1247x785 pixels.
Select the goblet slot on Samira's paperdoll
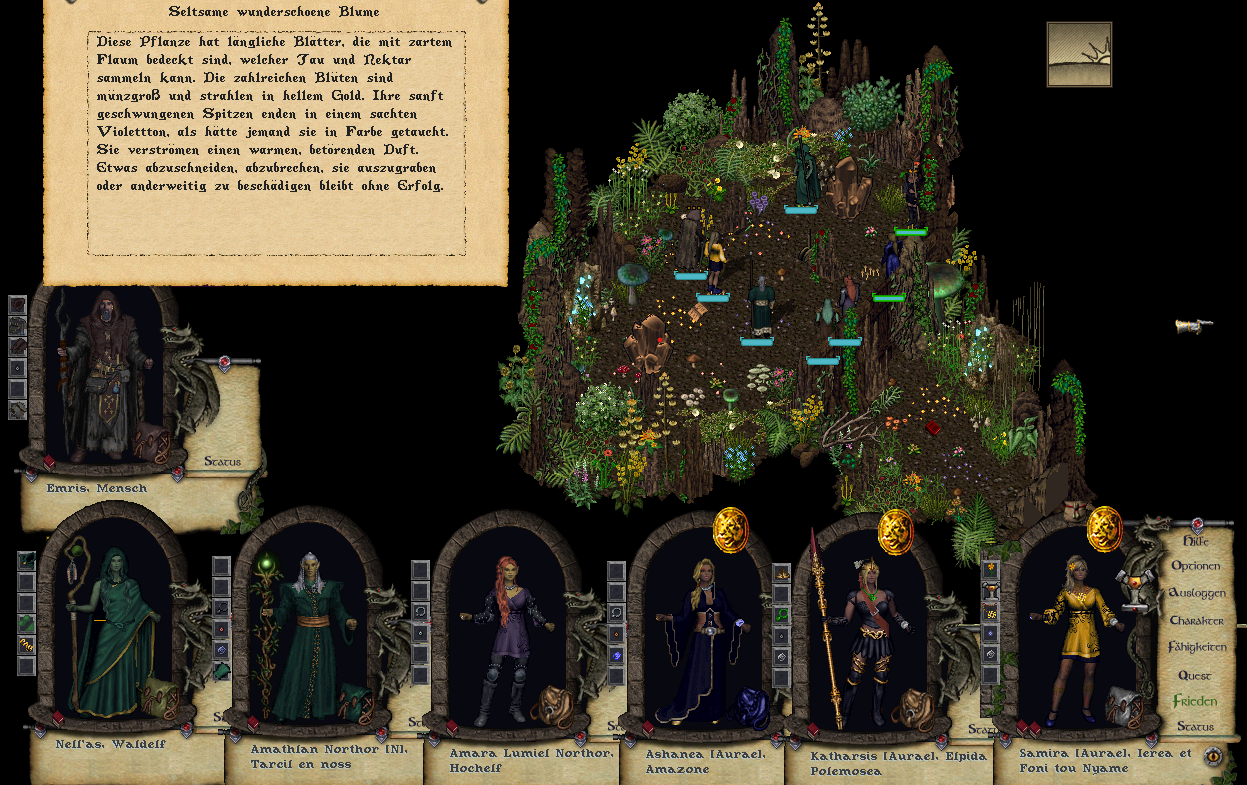pos(991,589)
